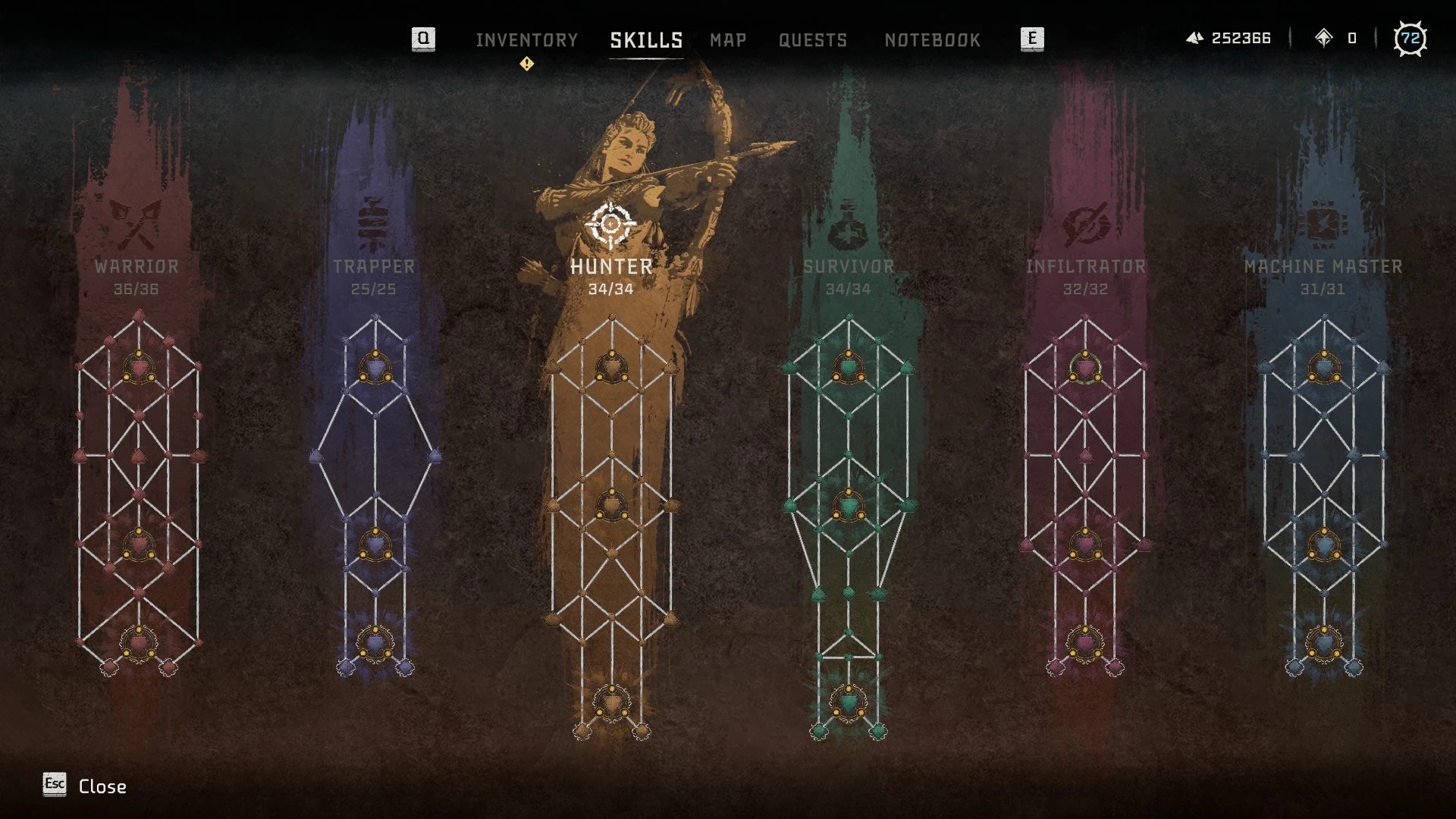The width and height of the screenshot is (1456, 819).
Task: Switch to the Inventory tab
Action: click(526, 40)
